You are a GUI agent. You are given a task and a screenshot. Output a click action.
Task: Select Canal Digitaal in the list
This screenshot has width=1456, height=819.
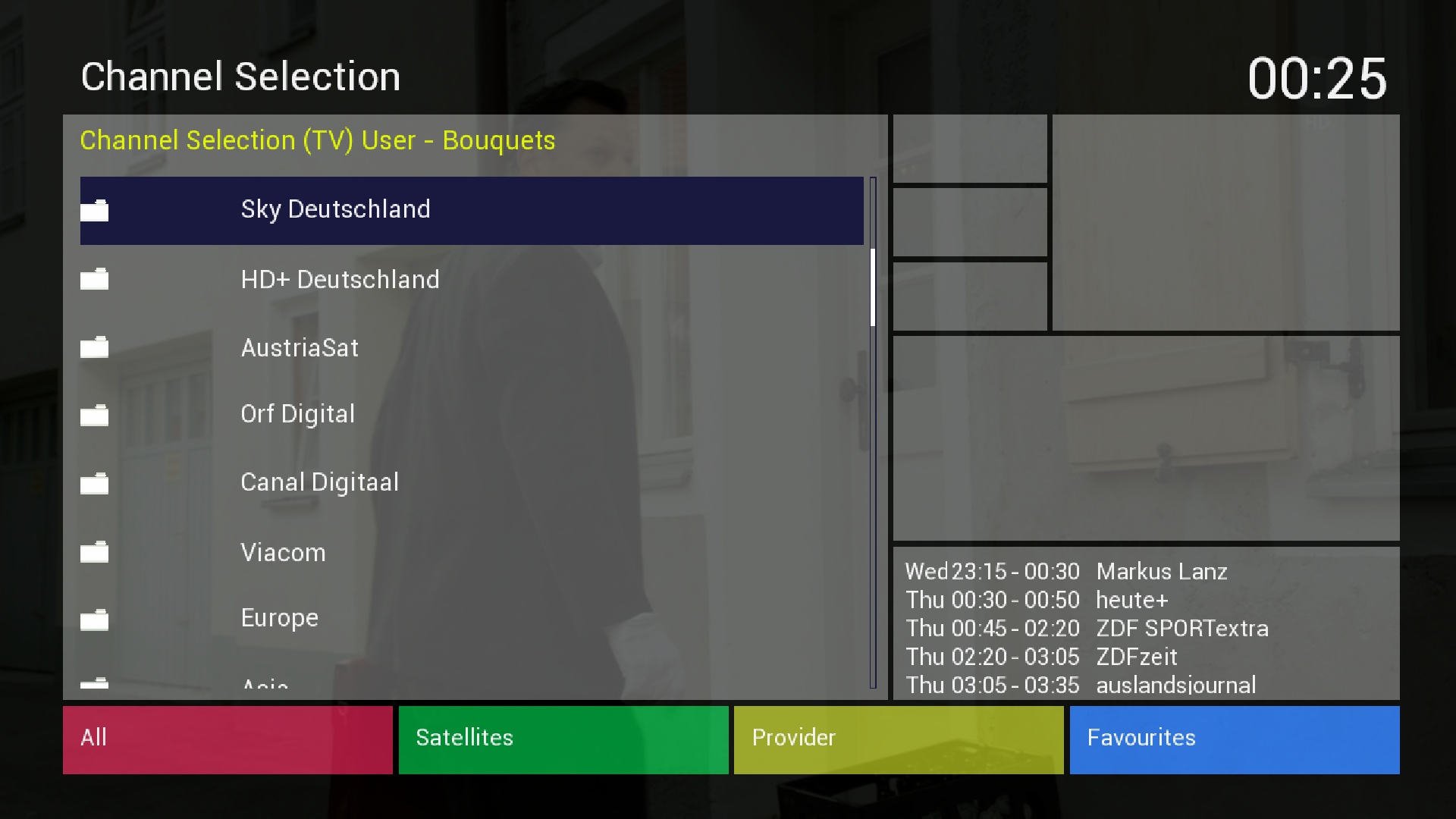pyautogui.click(x=319, y=482)
